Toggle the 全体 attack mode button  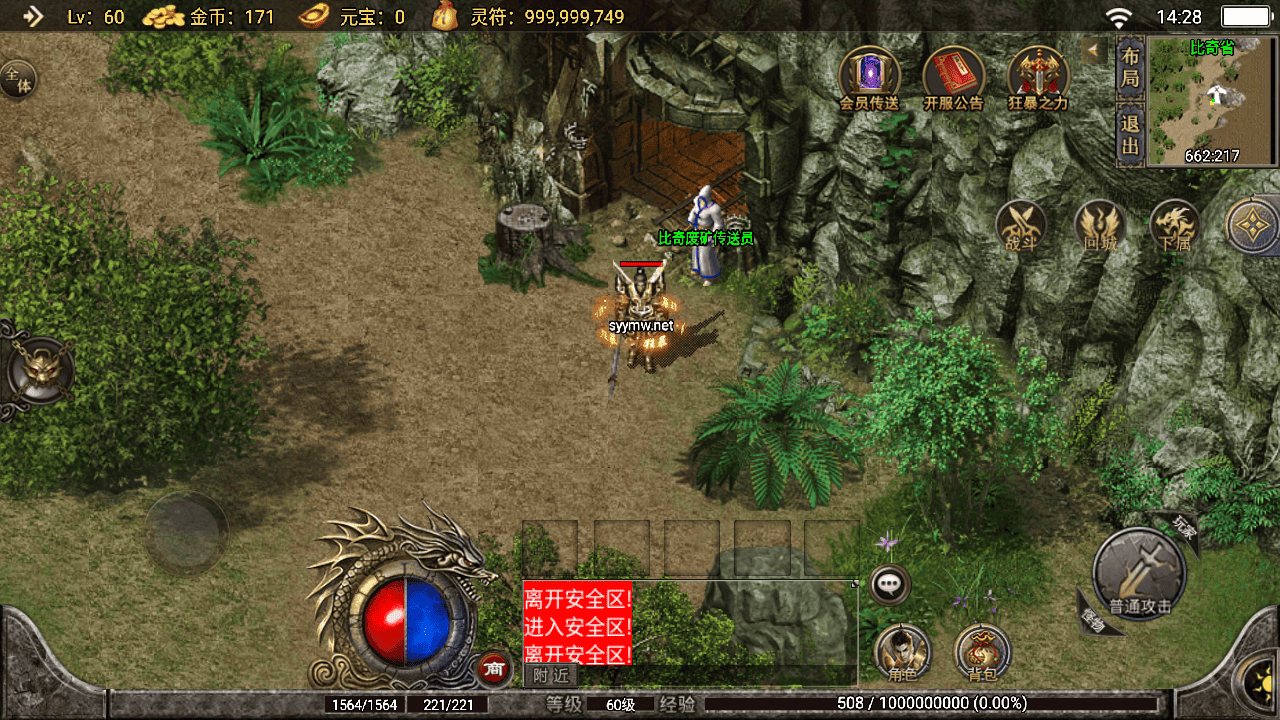tap(17, 78)
